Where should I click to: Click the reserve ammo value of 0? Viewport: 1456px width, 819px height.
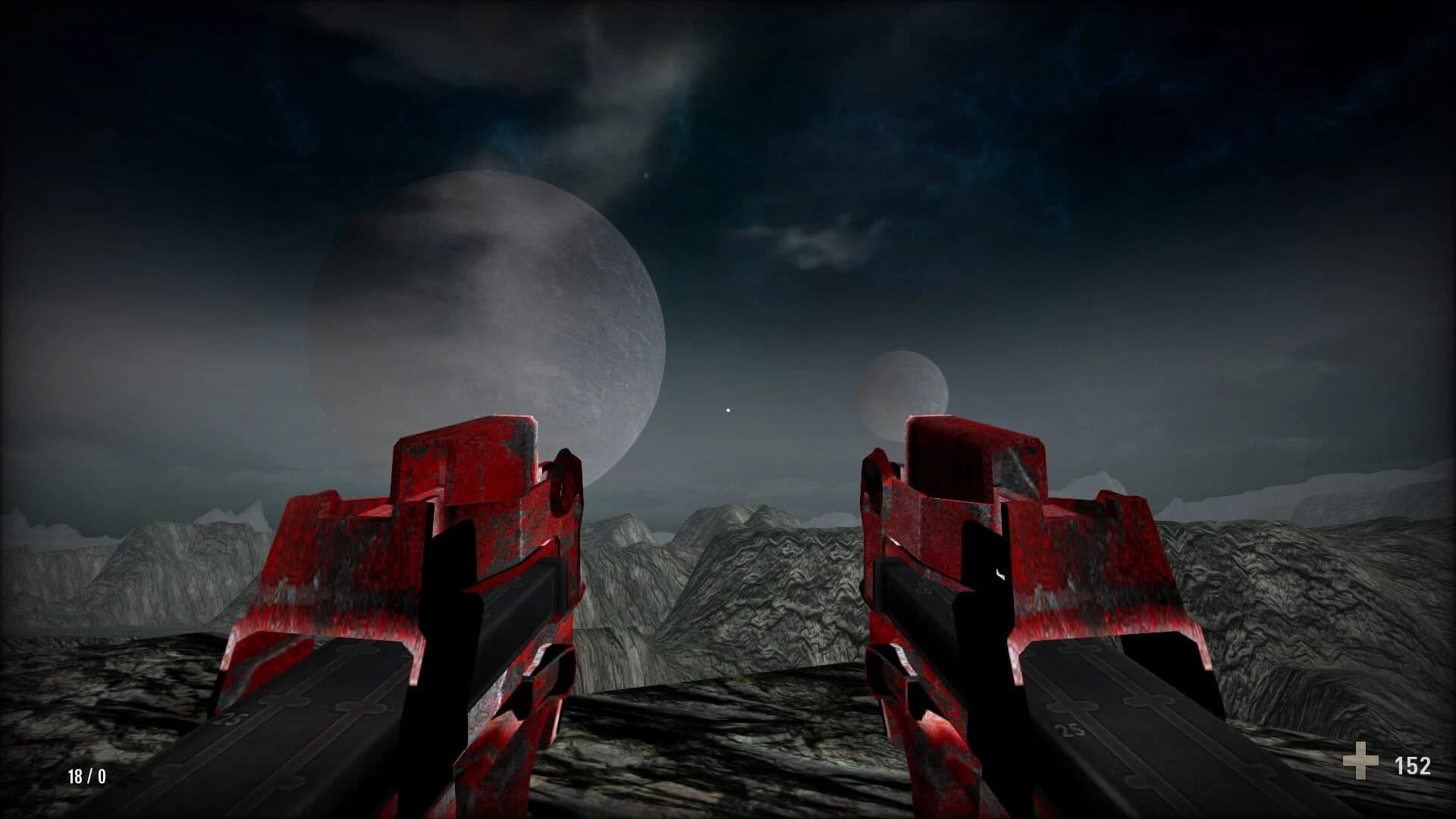[100, 777]
